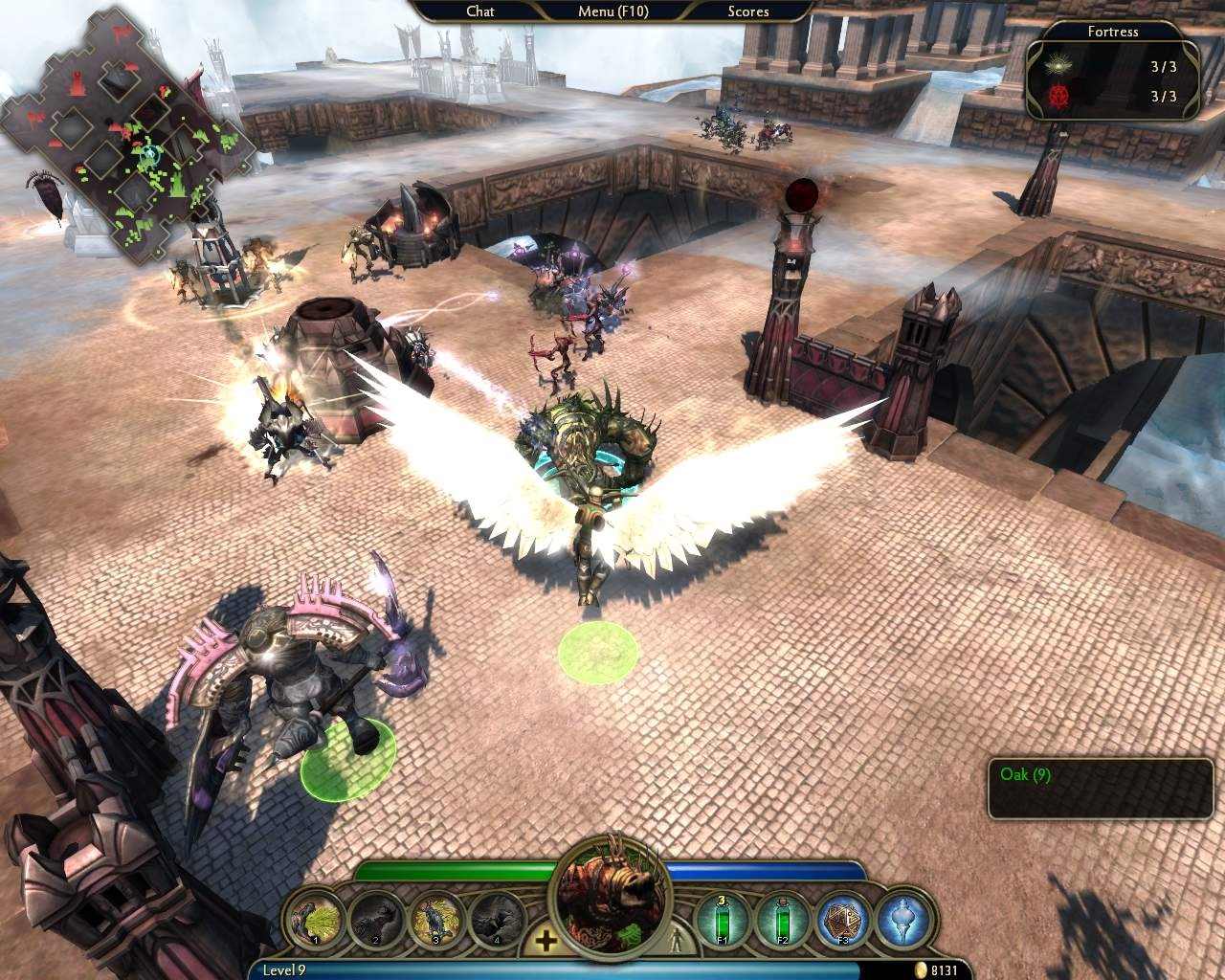Use the blue ornate flask item
The width and height of the screenshot is (1225, 980).
tap(901, 921)
